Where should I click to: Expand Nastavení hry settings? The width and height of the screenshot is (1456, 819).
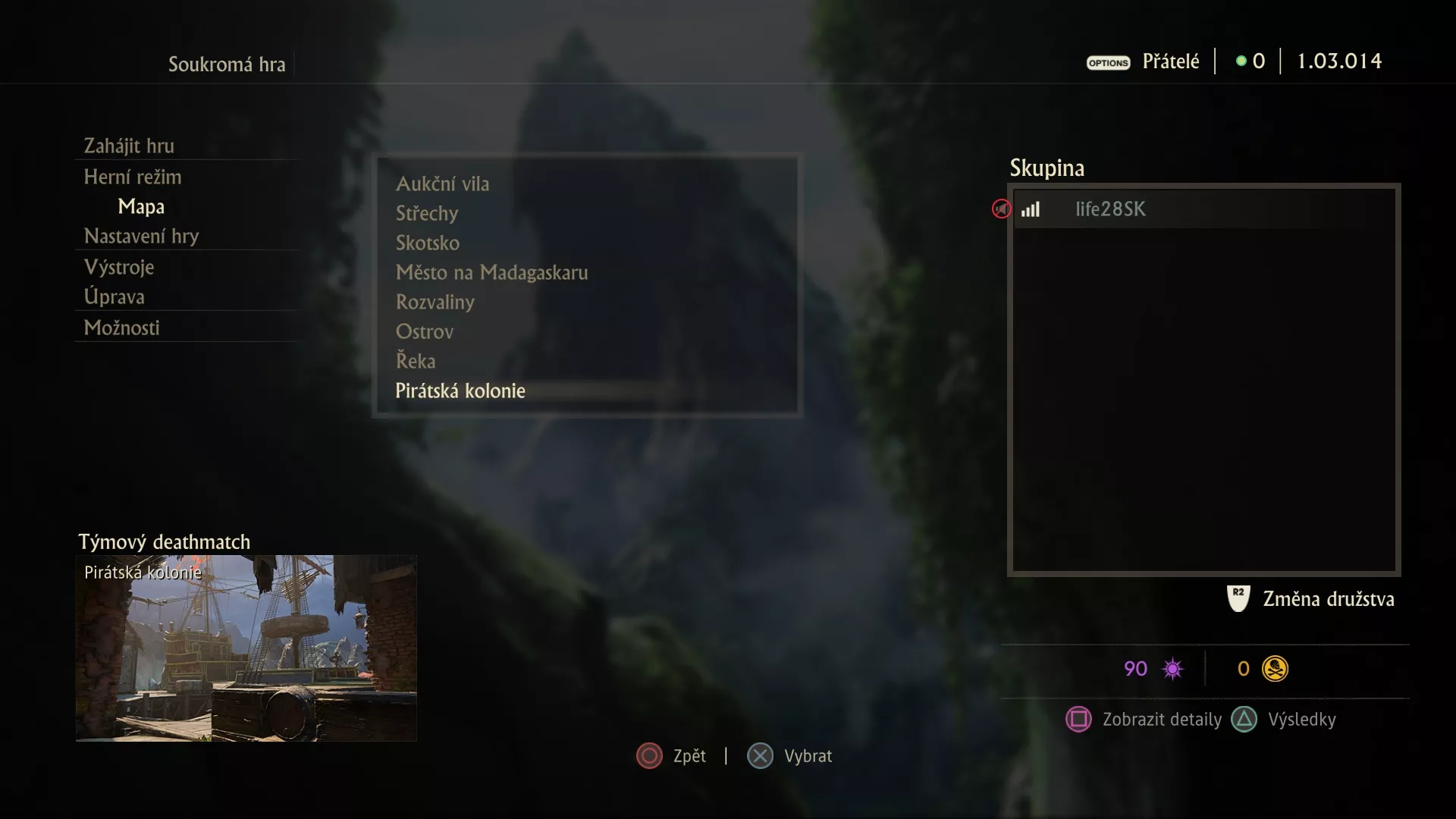click(x=140, y=236)
